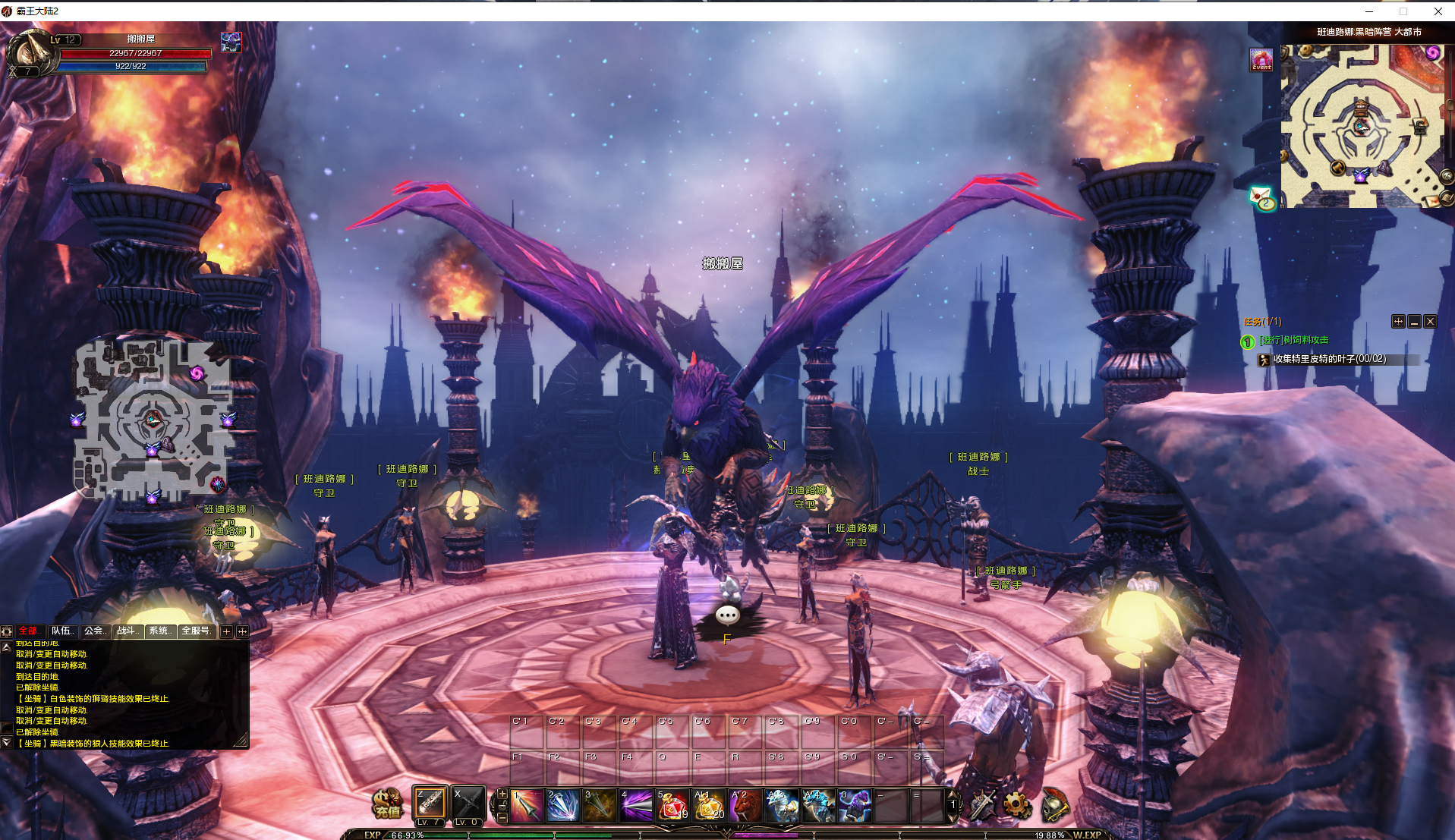Open the gear-shaped settings icon
Viewport: 1455px width, 840px height.
(x=1016, y=805)
